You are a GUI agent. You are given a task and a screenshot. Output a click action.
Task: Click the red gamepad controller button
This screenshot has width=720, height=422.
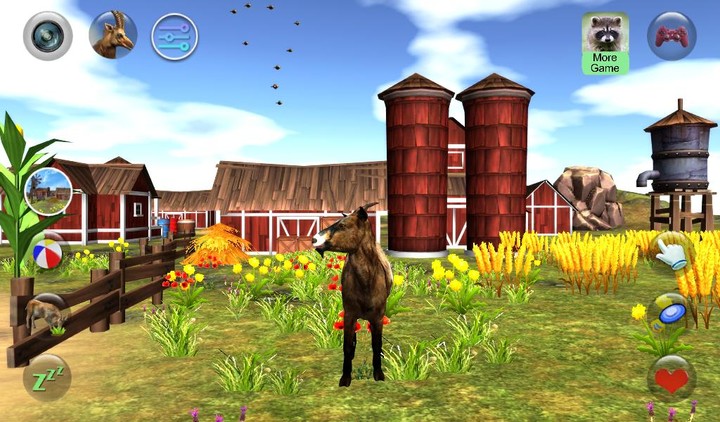[671, 36]
